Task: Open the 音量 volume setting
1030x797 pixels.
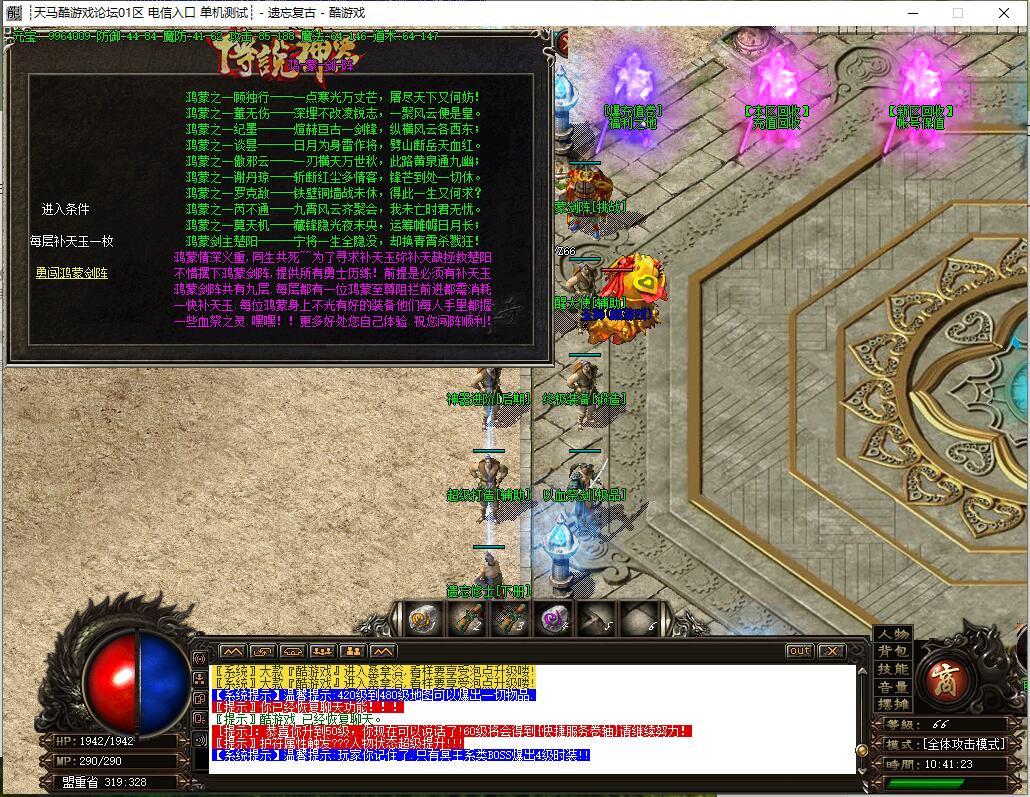Action: click(x=893, y=687)
